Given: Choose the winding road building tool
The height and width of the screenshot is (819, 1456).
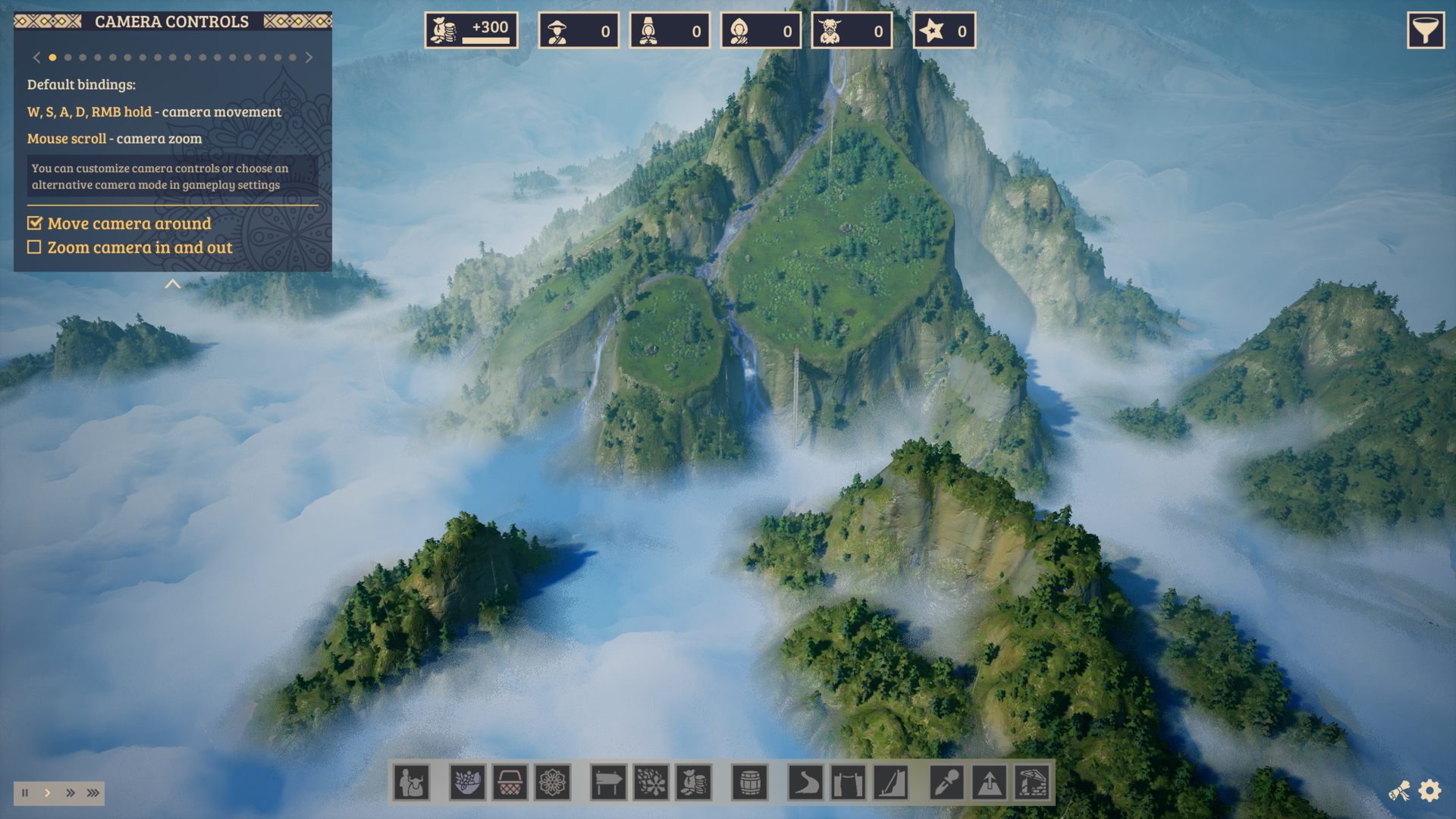Looking at the screenshot, I should pyautogui.click(x=805, y=782).
